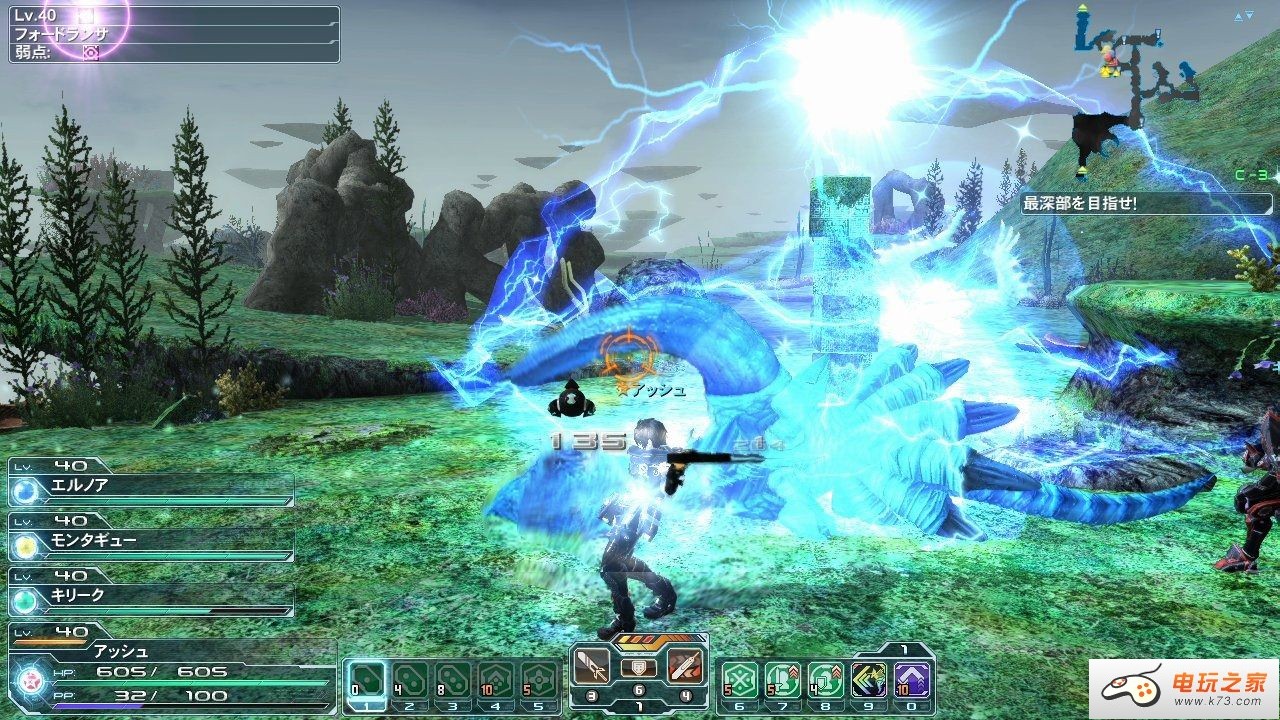Activate the red-arrow buff skill in slot 7
This screenshot has height=720, width=1280.
coord(783,680)
